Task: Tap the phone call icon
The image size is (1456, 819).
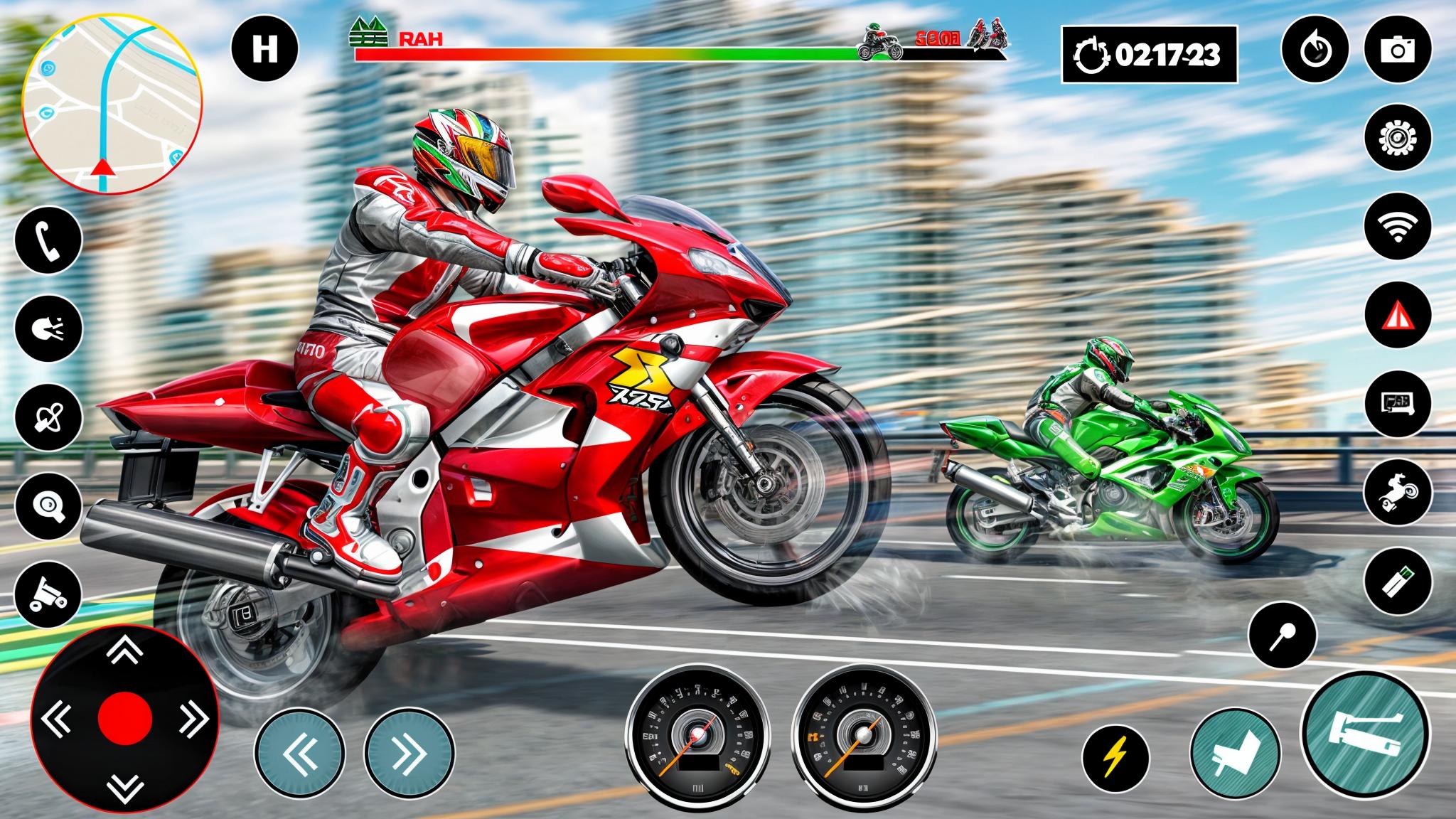Action: point(48,242)
